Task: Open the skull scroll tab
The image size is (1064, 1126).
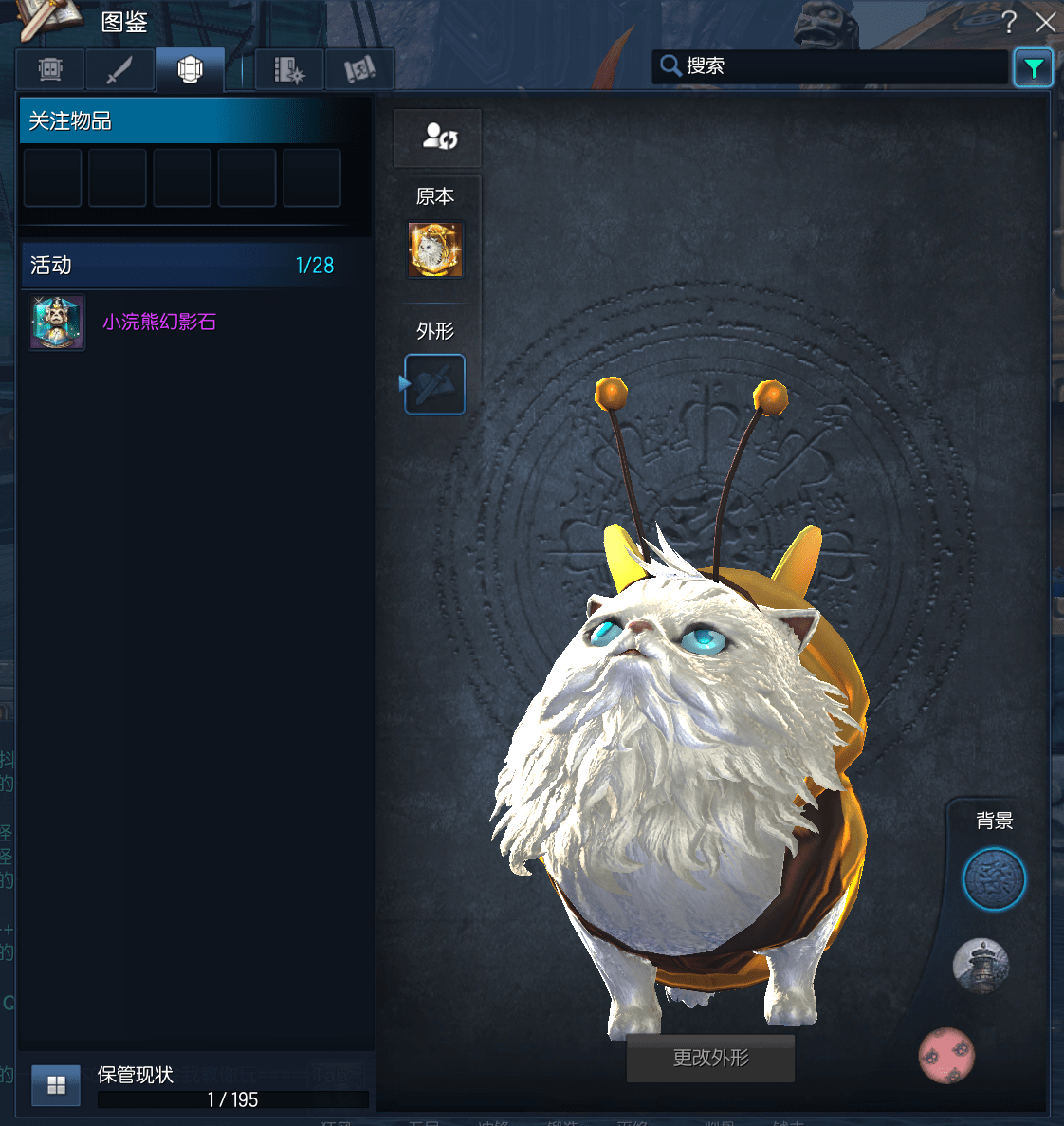Action: click(x=359, y=69)
